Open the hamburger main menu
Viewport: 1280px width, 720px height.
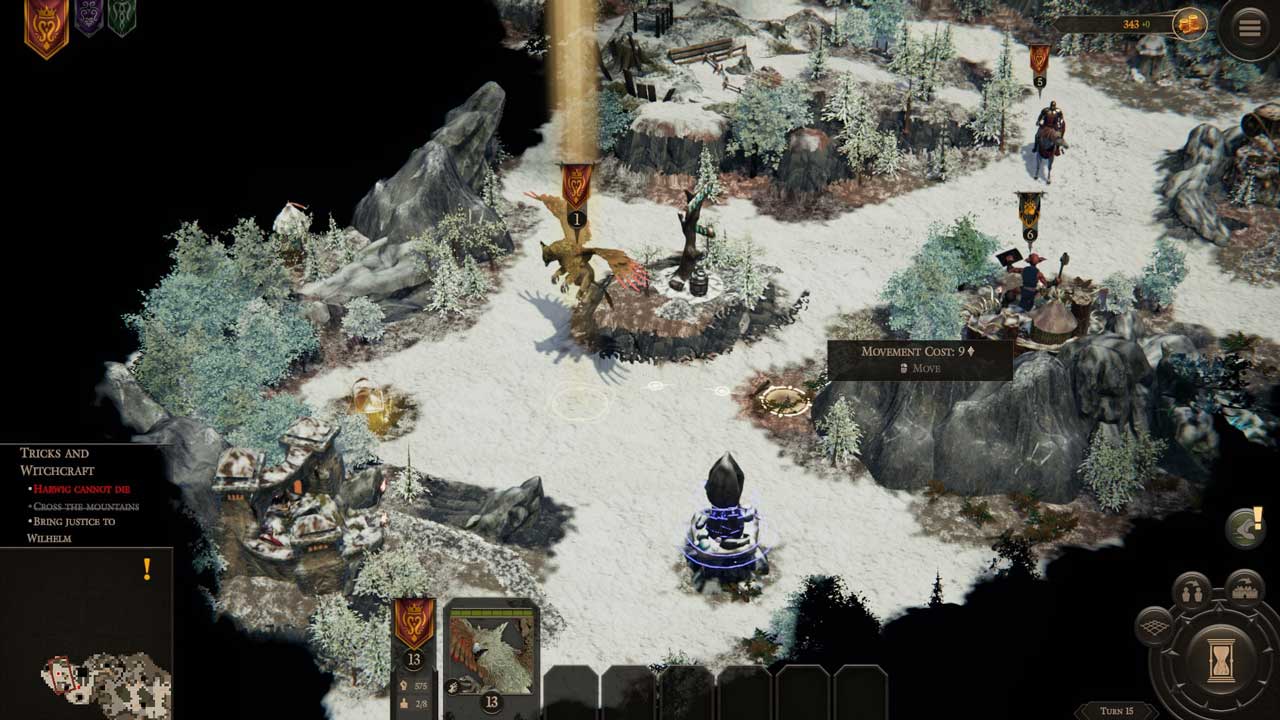pyautogui.click(x=1249, y=28)
